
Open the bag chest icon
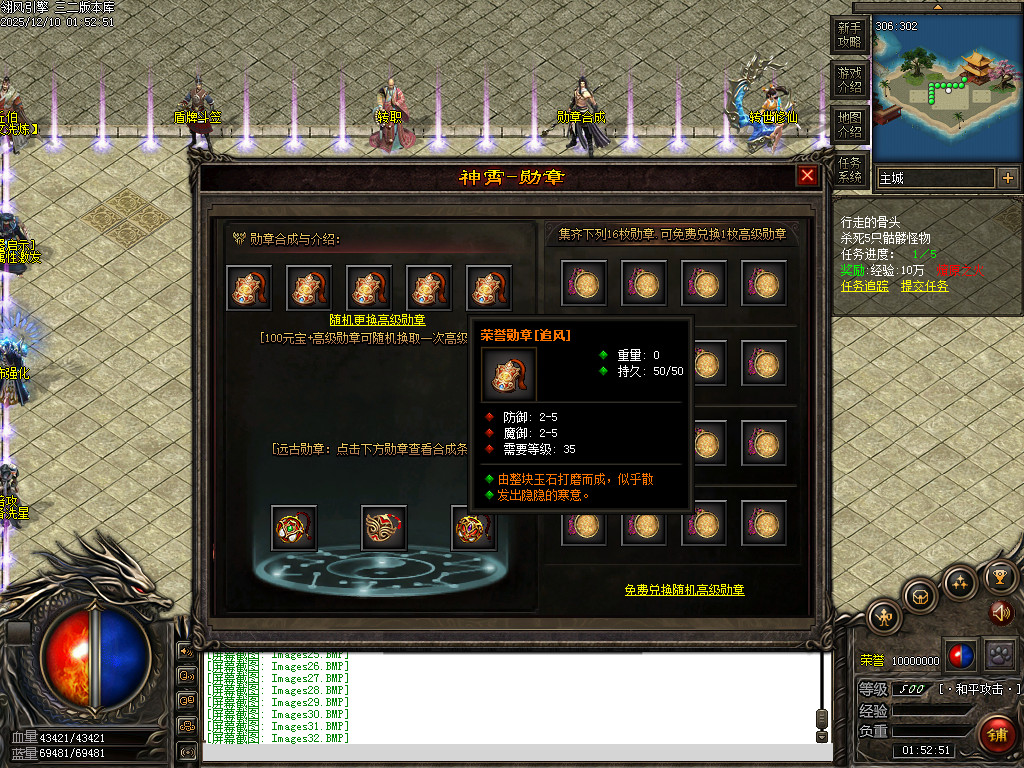point(920,596)
